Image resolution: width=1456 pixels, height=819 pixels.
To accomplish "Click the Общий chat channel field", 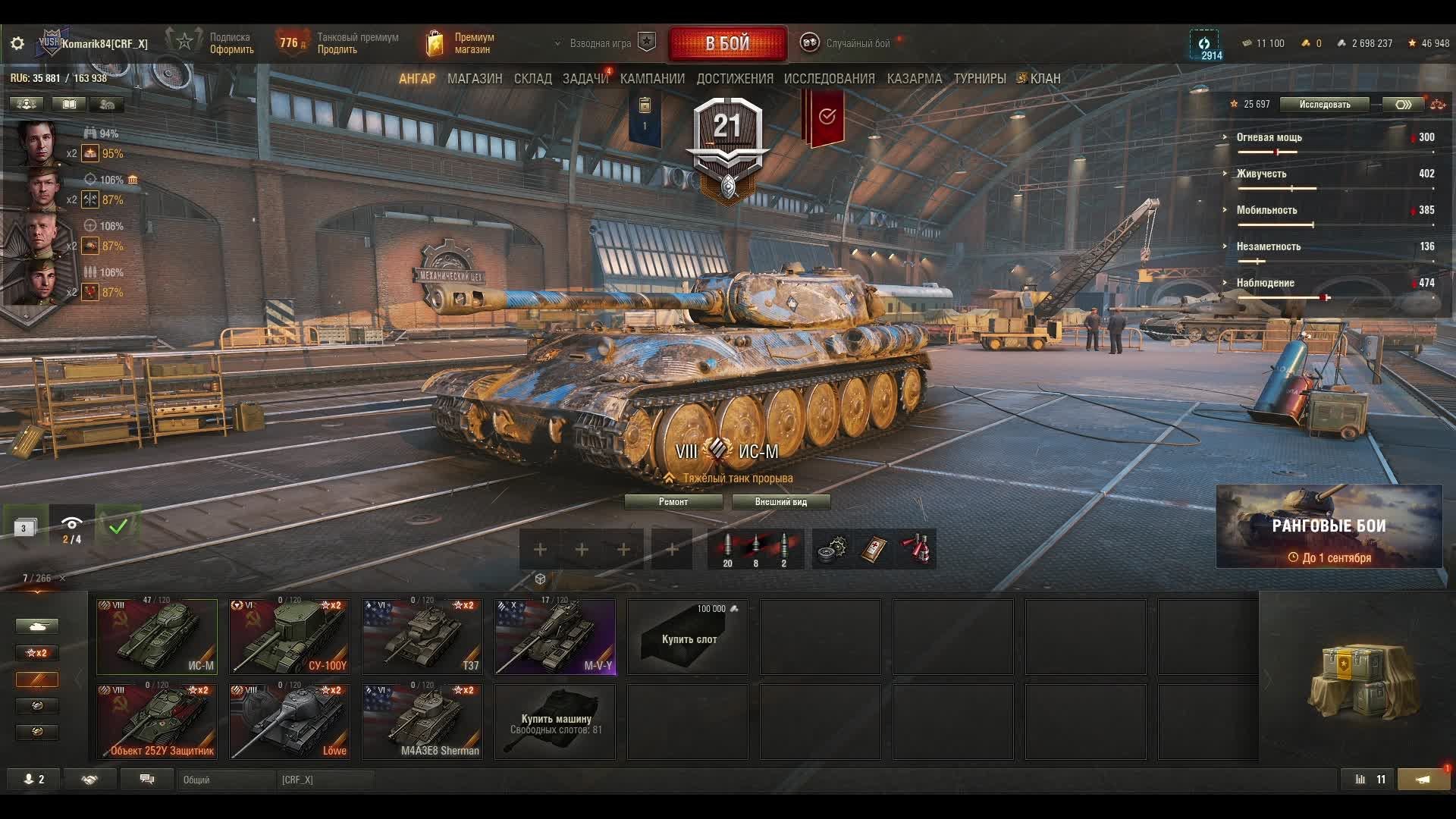I will click(x=226, y=780).
